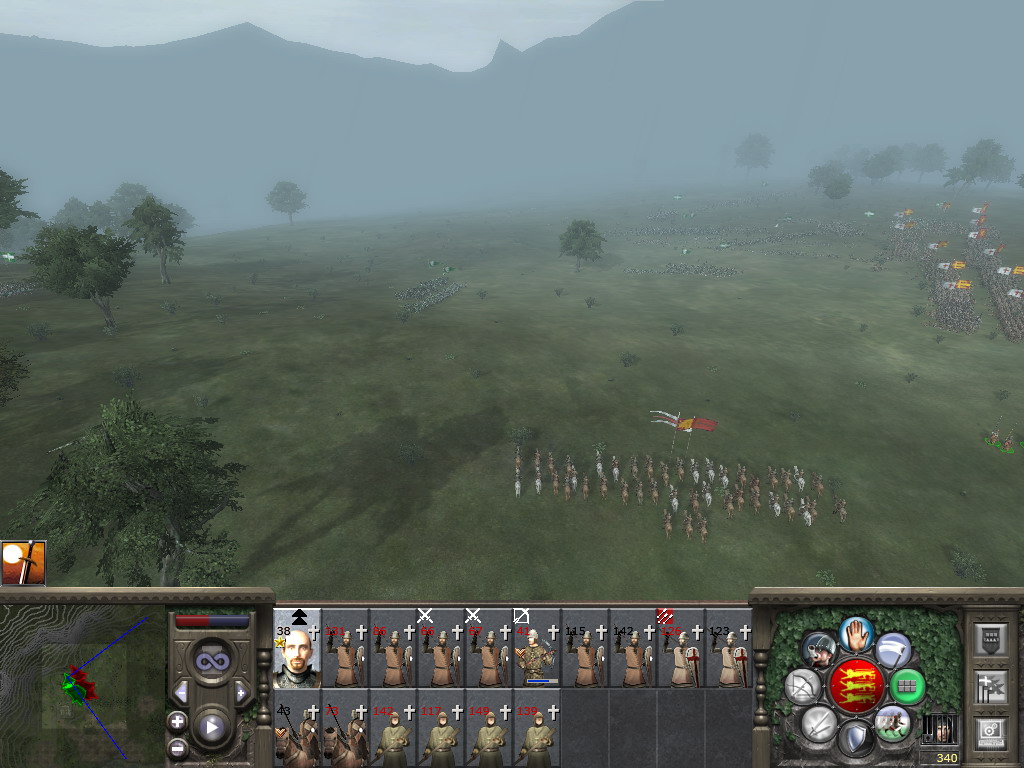1024x768 pixels.
Task: Toggle fire-at-will bow icon
Action: [803, 686]
